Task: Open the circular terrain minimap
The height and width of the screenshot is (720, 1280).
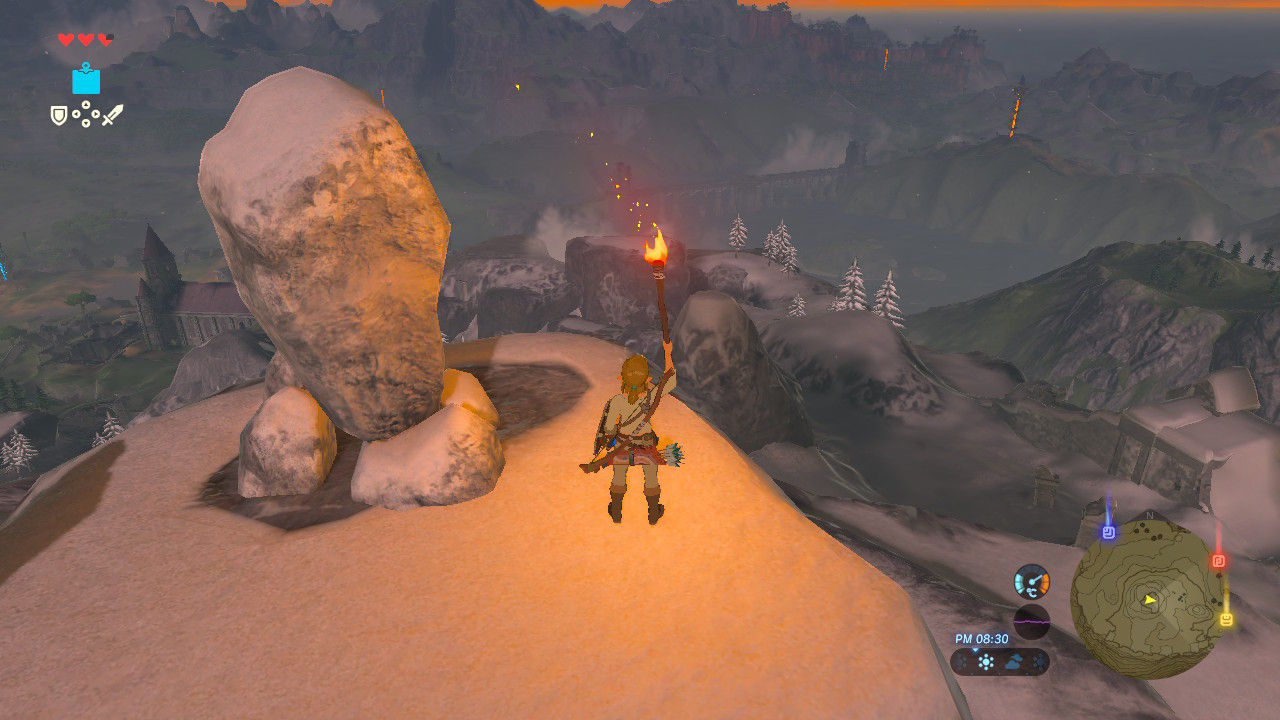Action: click(1148, 598)
